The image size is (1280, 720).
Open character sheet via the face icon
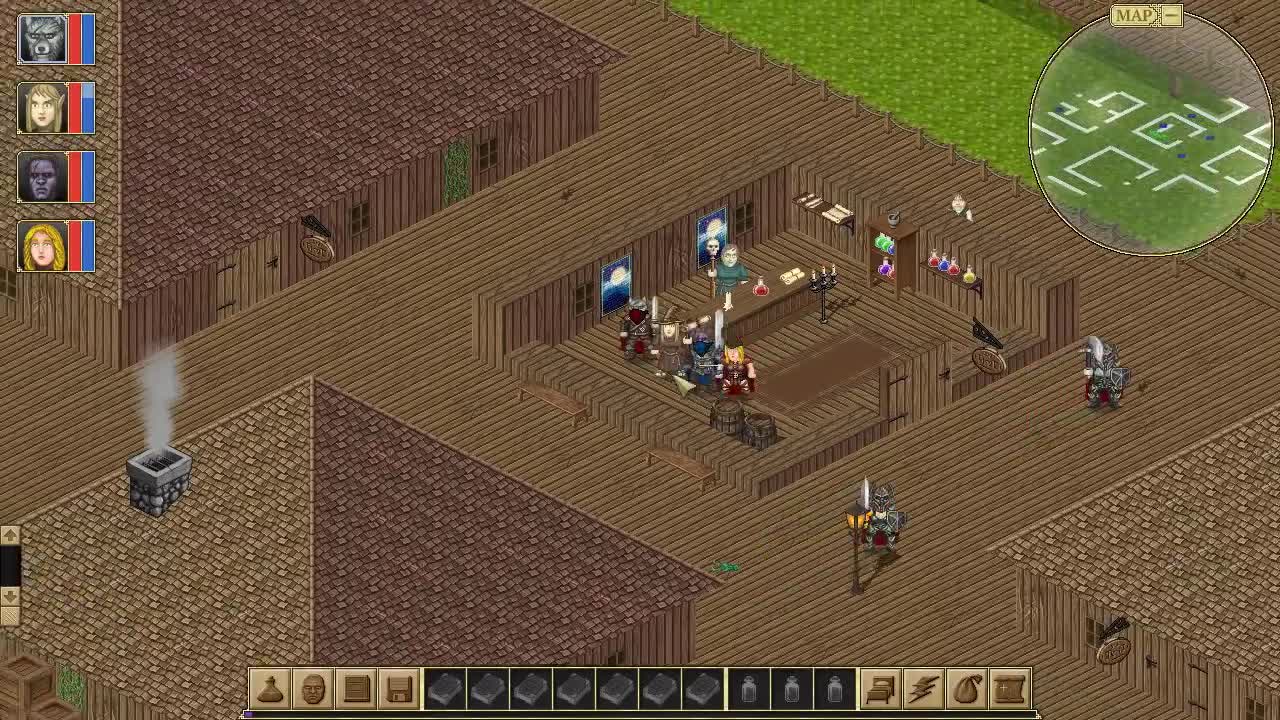pyautogui.click(x=312, y=688)
